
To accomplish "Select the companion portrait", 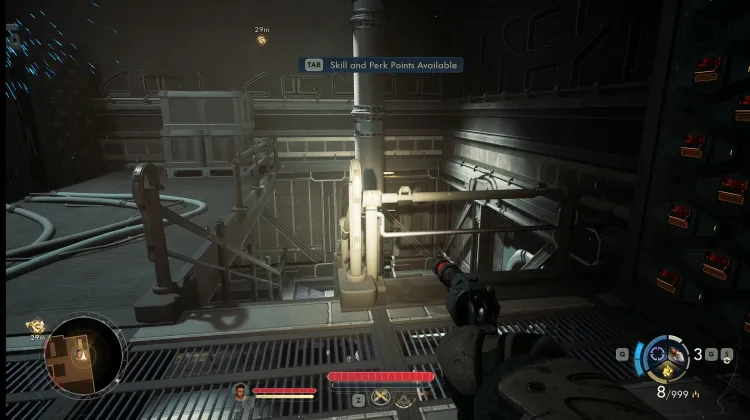I will point(240,391).
